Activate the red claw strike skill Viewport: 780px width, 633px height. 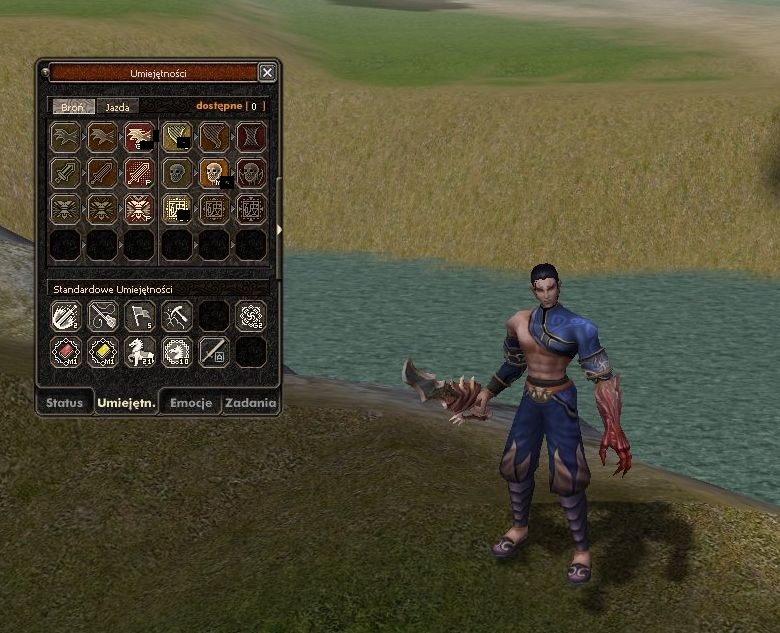click(x=140, y=137)
